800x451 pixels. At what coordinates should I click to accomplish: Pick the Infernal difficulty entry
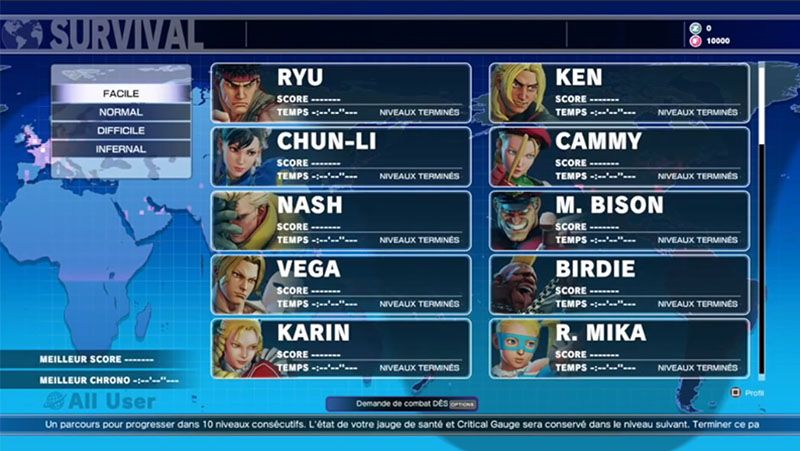[121, 149]
